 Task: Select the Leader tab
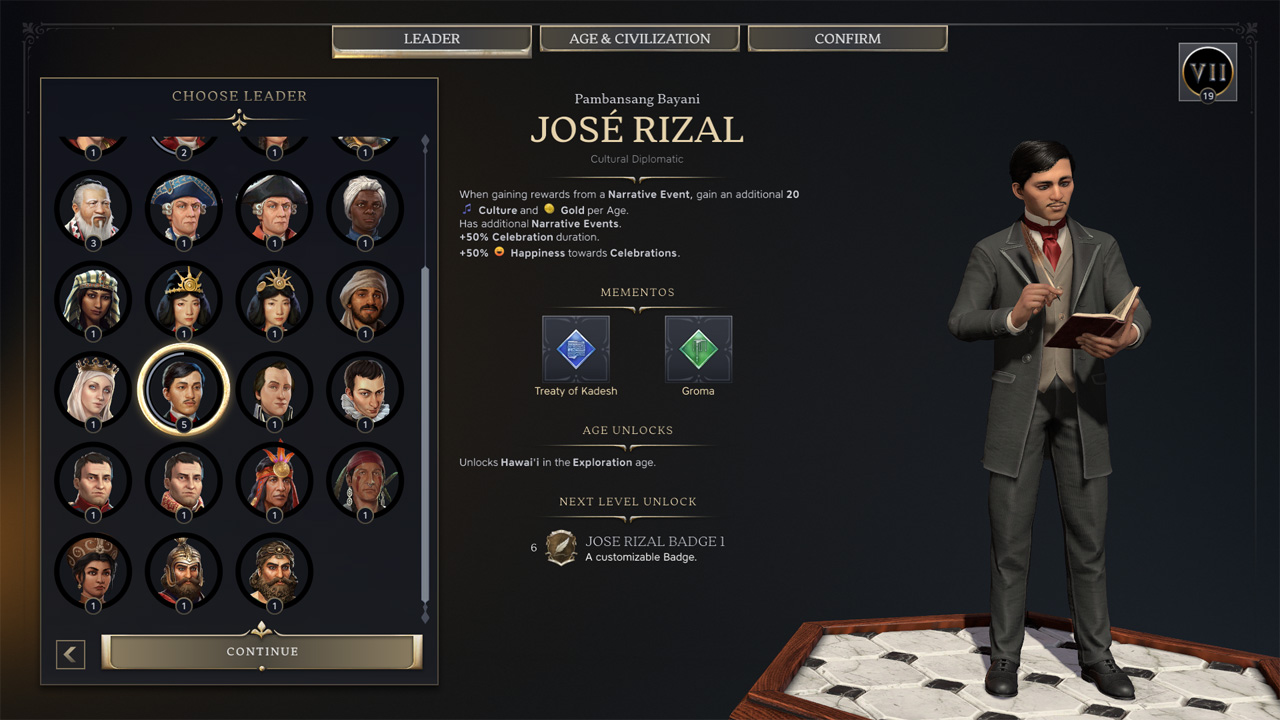(x=431, y=39)
